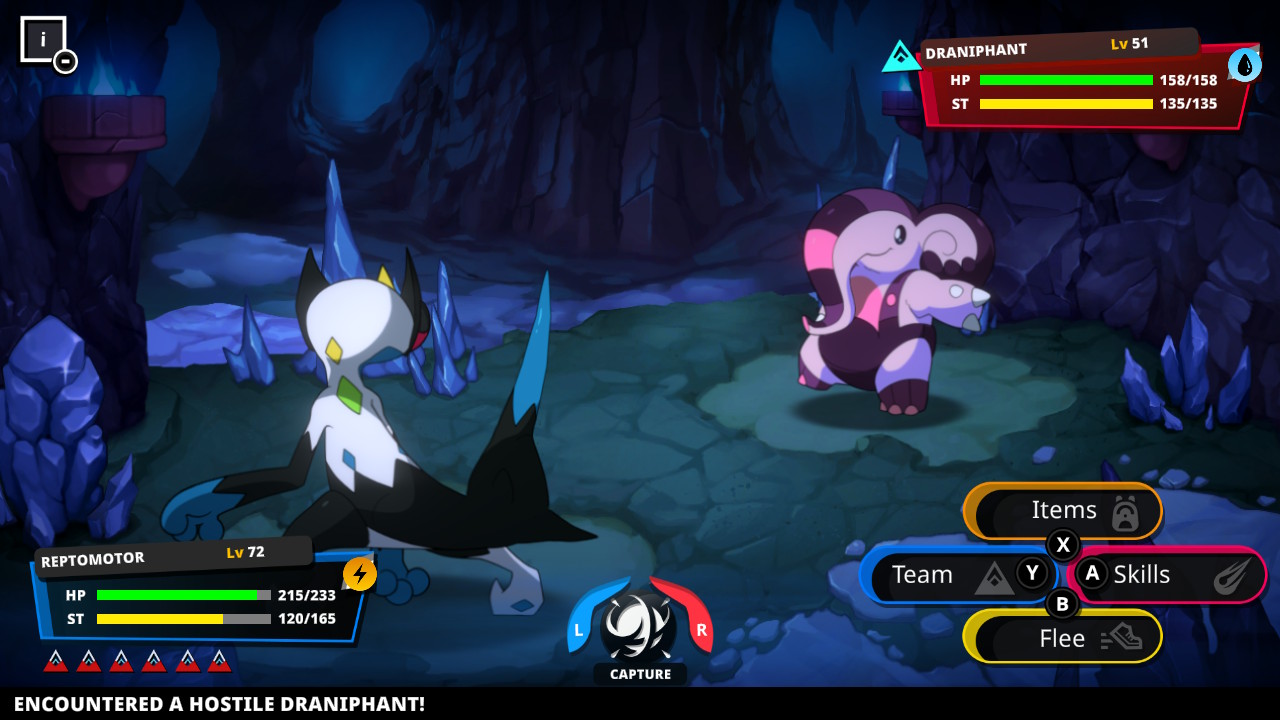Click Draniphant's yellow ST bar
This screenshot has height=720, width=1280.
(1065, 104)
